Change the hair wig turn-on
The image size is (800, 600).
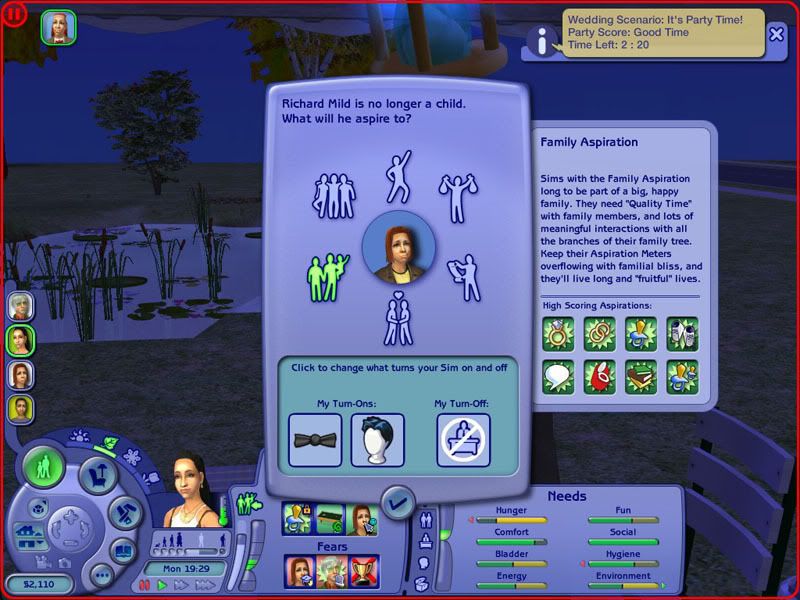(378, 440)
